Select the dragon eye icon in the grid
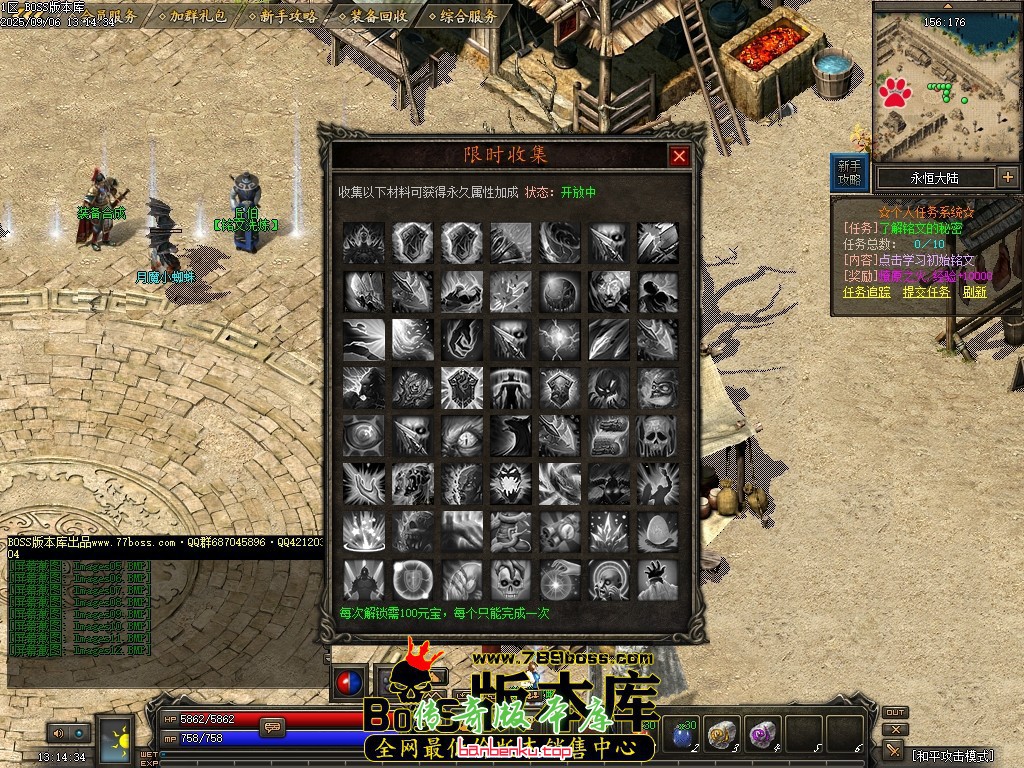Image resolution: width=1024 pixels, height=768 pixels. point(461,436)
